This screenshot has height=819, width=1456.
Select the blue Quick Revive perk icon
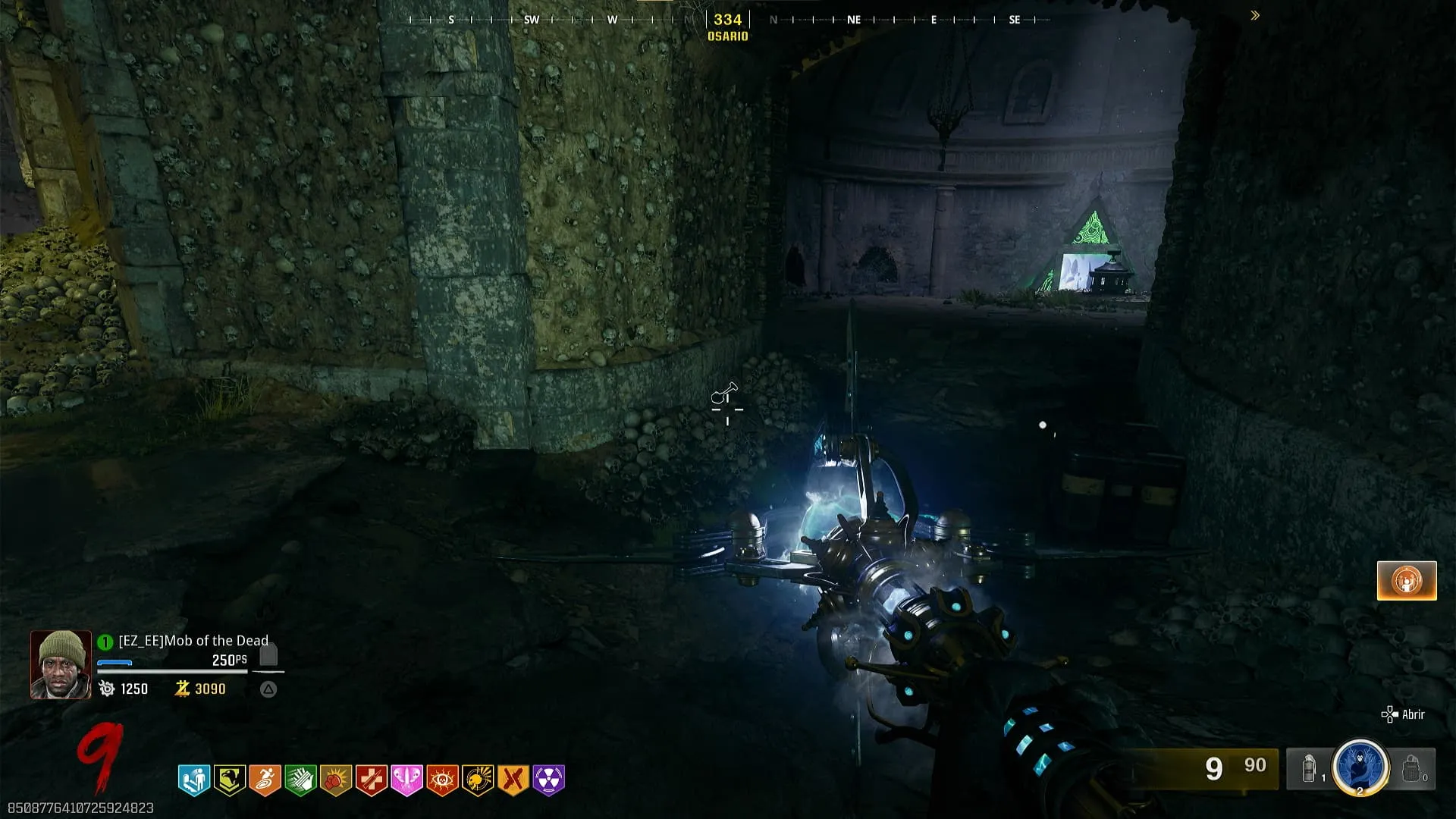pos(194,780)
